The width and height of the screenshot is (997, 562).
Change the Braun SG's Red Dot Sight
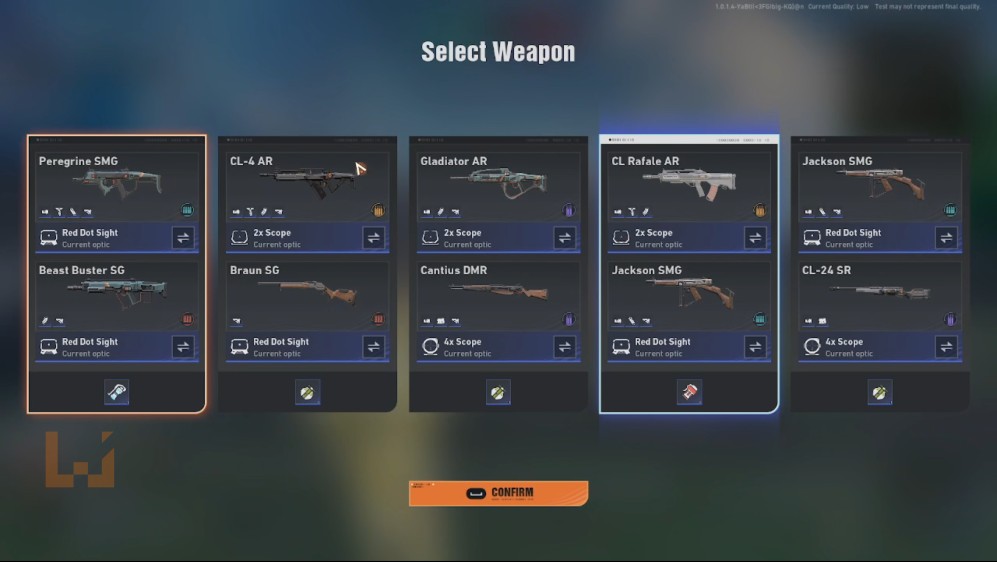coord(374,347)
